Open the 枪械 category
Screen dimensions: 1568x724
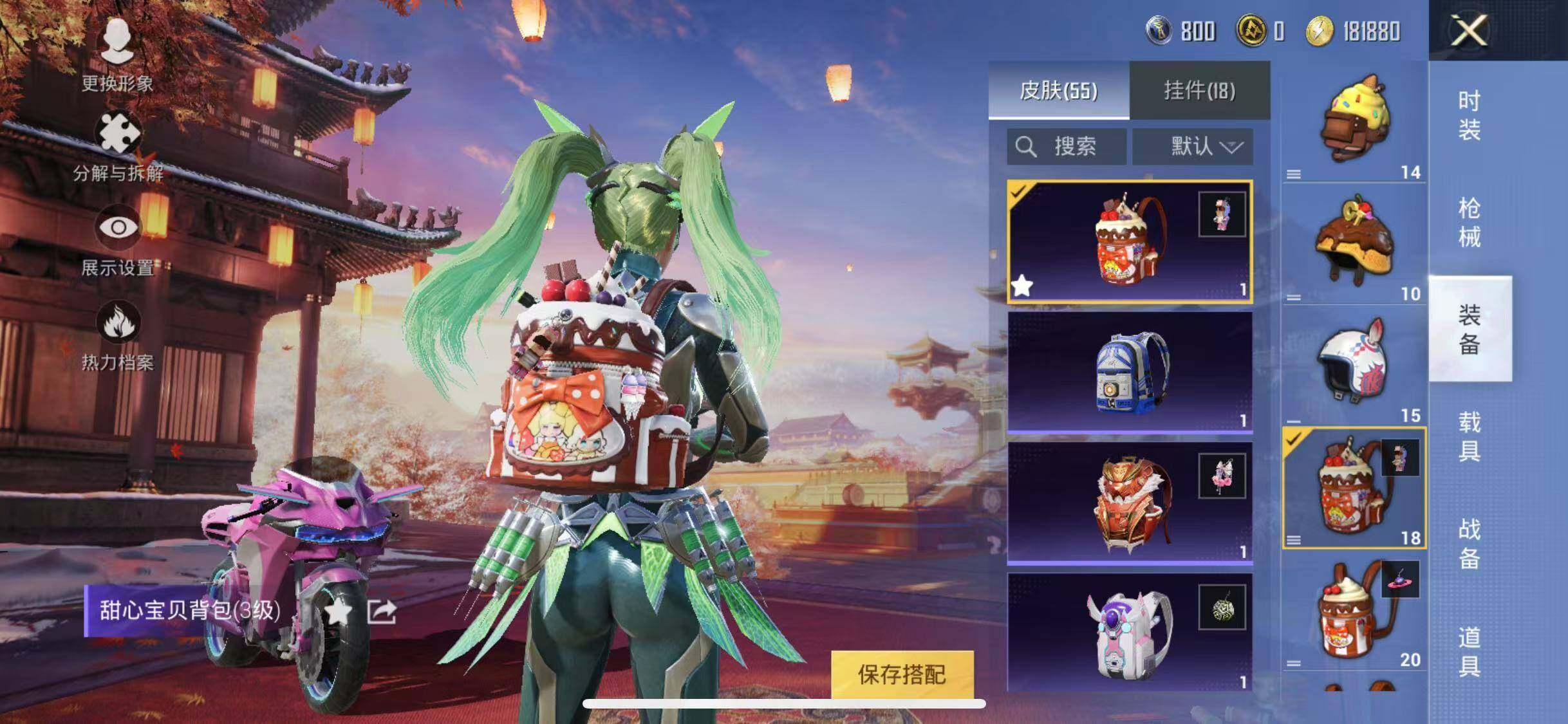click(x=1469, y=223)
